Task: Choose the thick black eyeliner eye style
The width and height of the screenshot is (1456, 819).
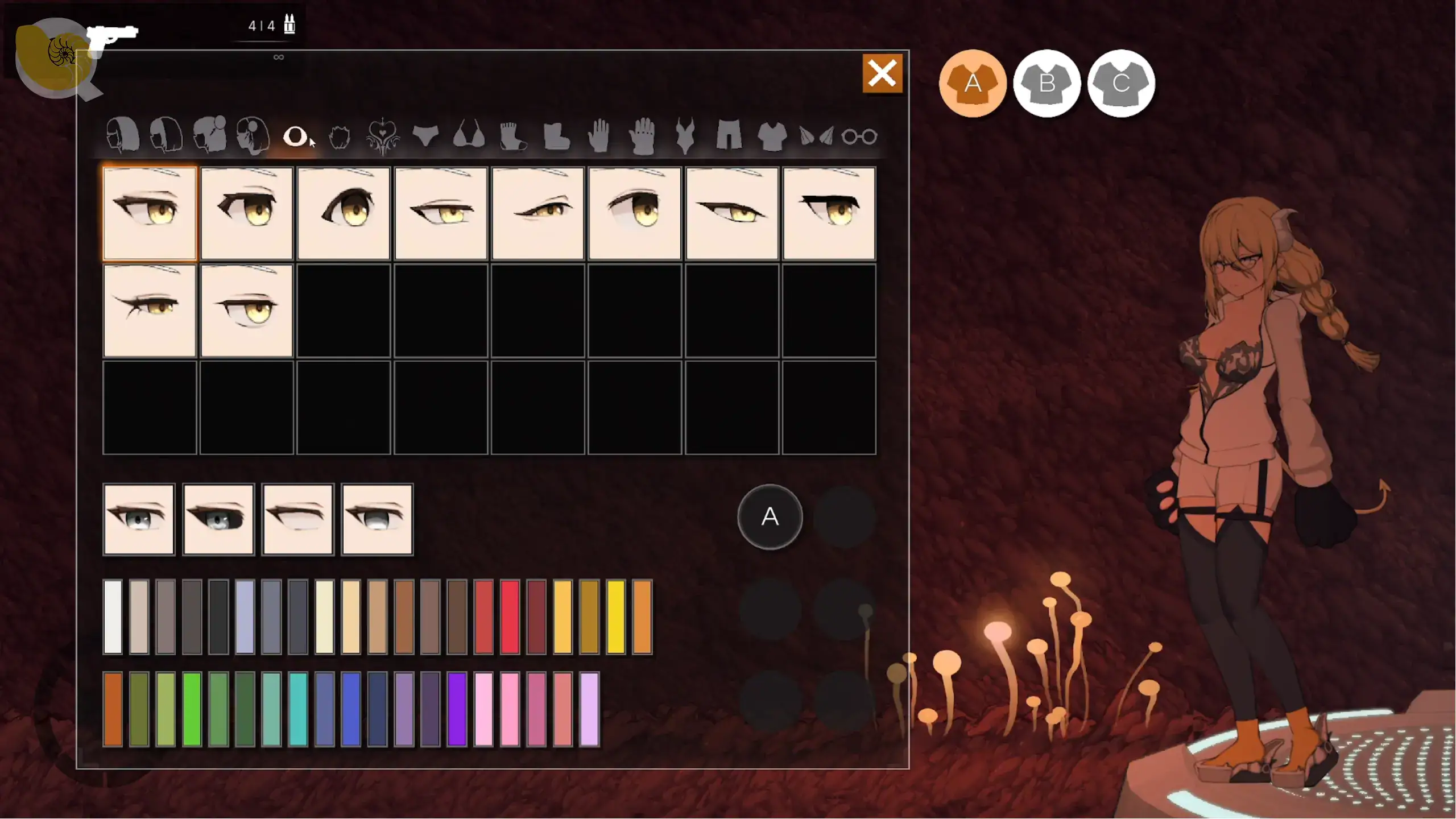Action: 829,213
